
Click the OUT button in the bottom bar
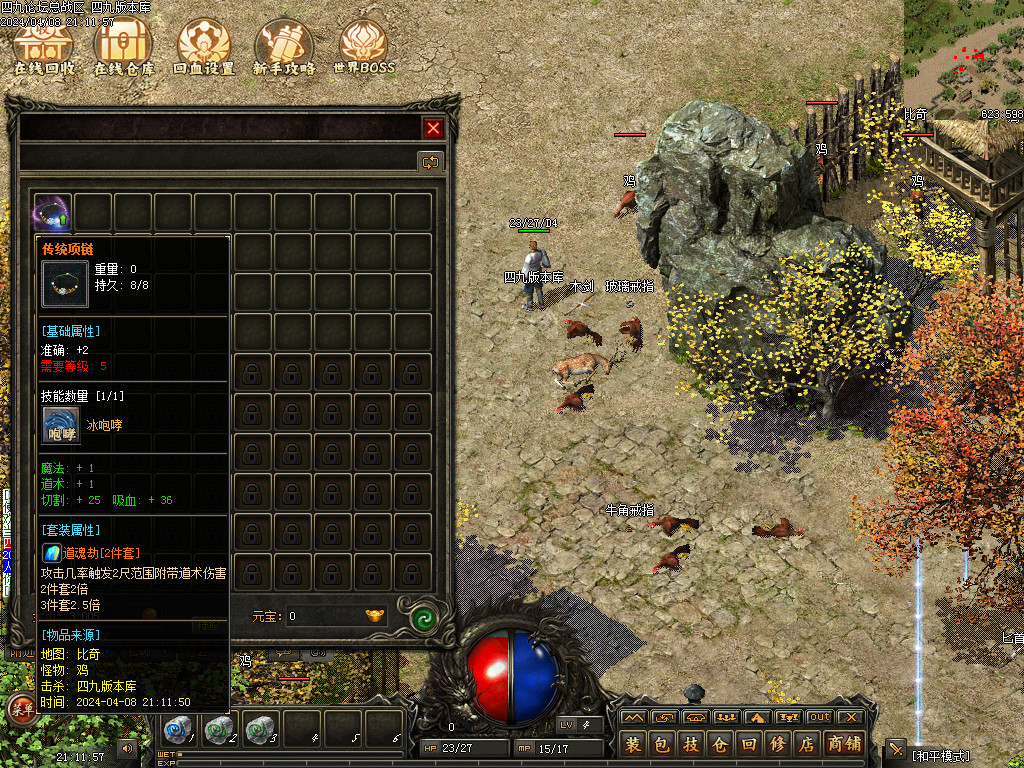tap(819, 717)
